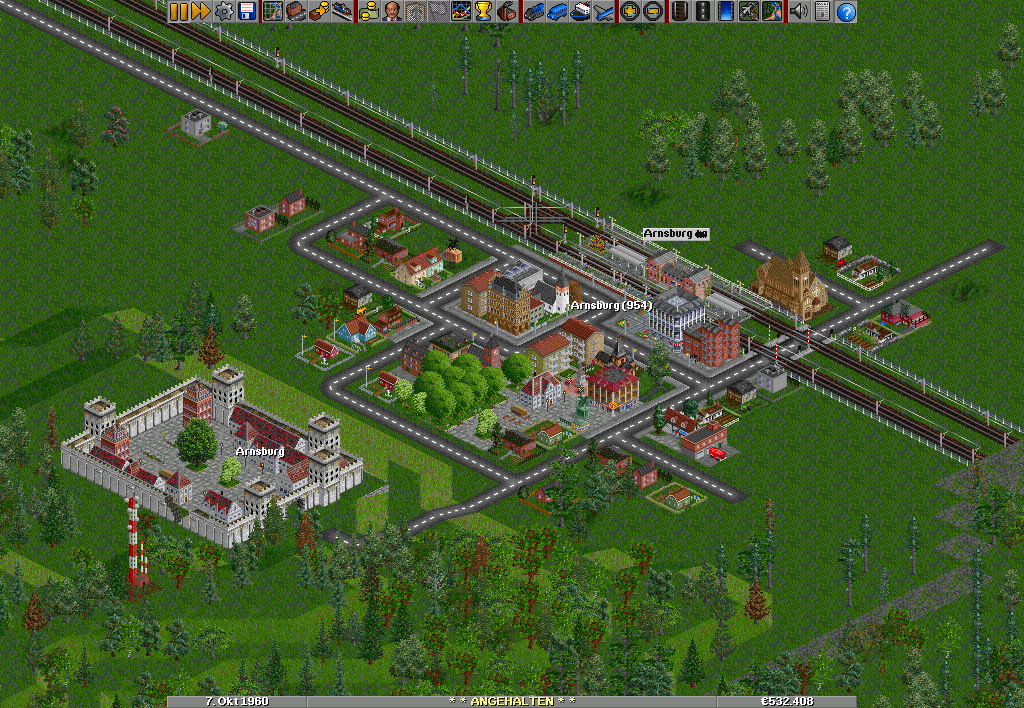The height and width of the screenshot is (708, 1024).
Task: Open the railway construction tool
Action: point(680,12)
